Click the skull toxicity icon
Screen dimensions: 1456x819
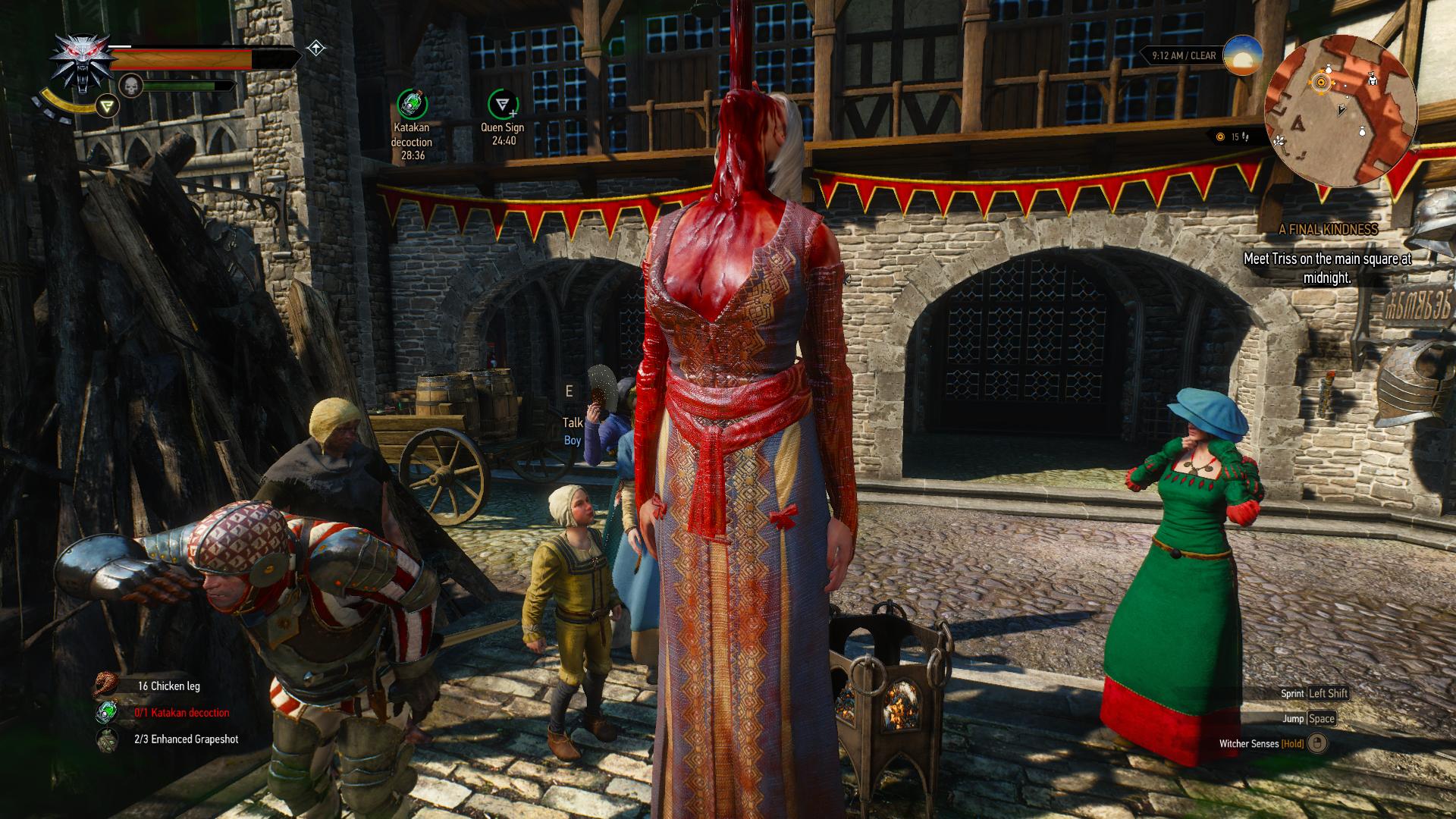pyautogui.click(x=131, y=86)
